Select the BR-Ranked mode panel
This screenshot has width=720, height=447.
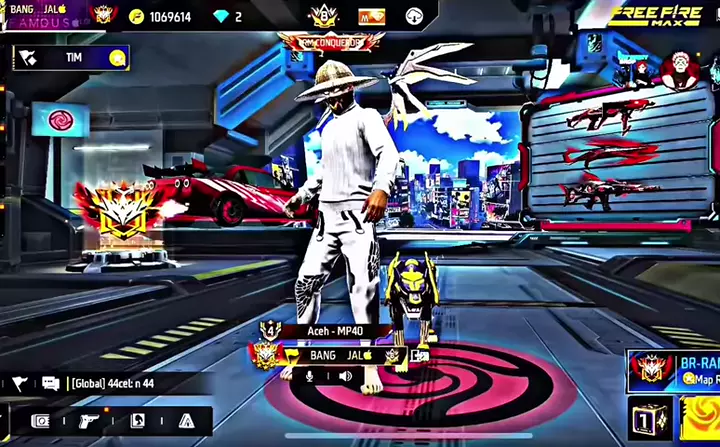coord(673,371)
